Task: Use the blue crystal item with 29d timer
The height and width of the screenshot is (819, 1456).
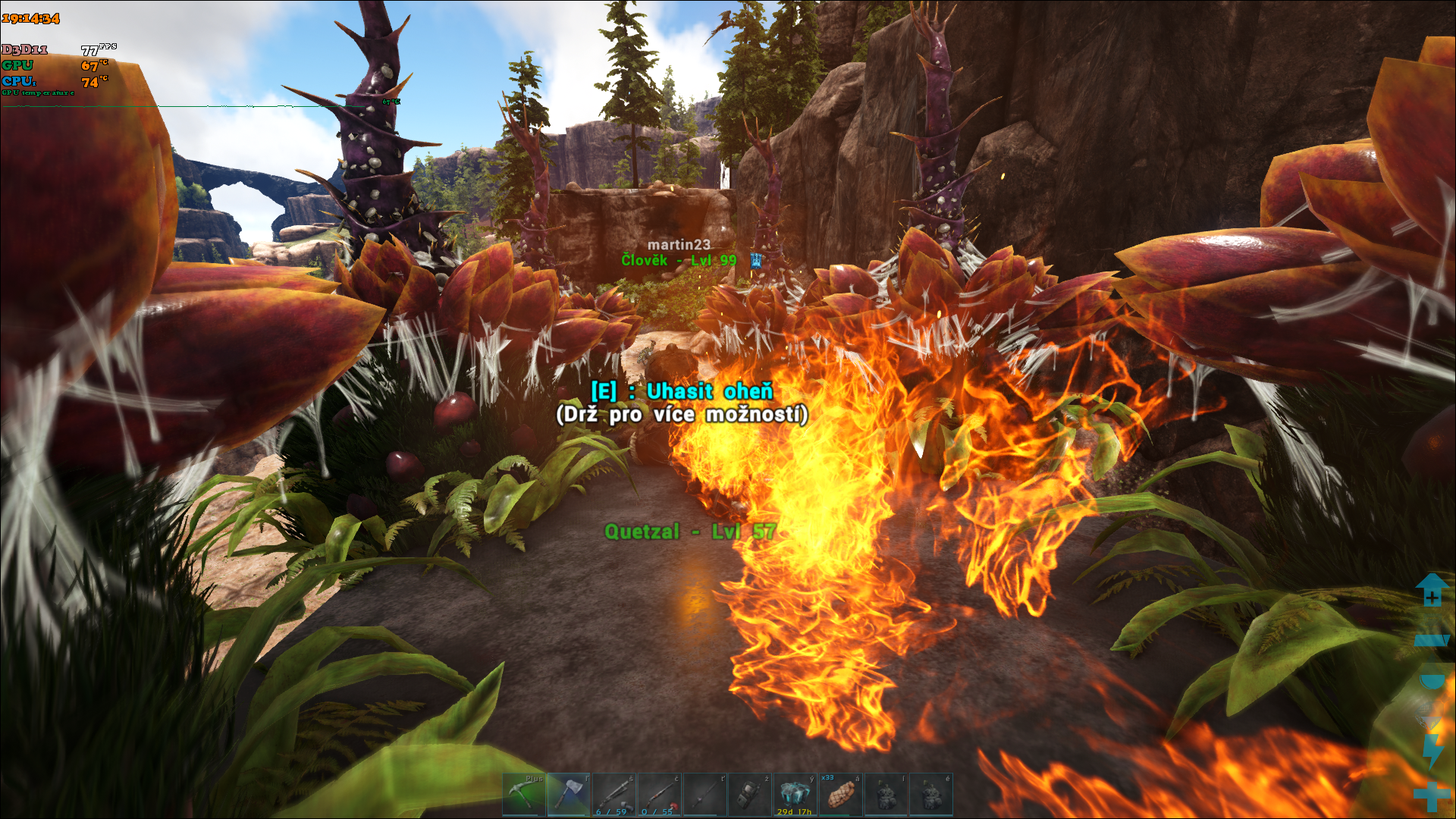Action: (795, 795)
